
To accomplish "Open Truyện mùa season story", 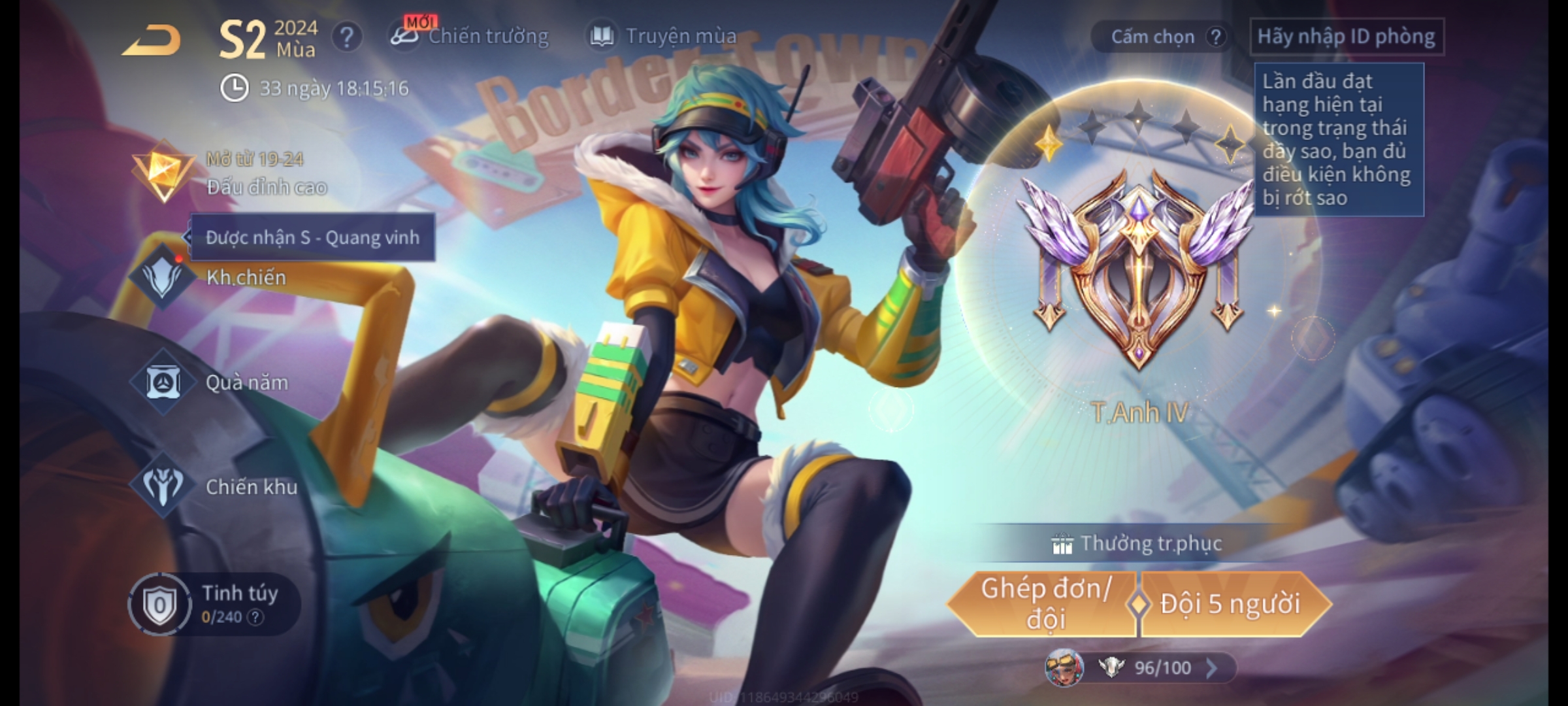I will click(664, 36).
